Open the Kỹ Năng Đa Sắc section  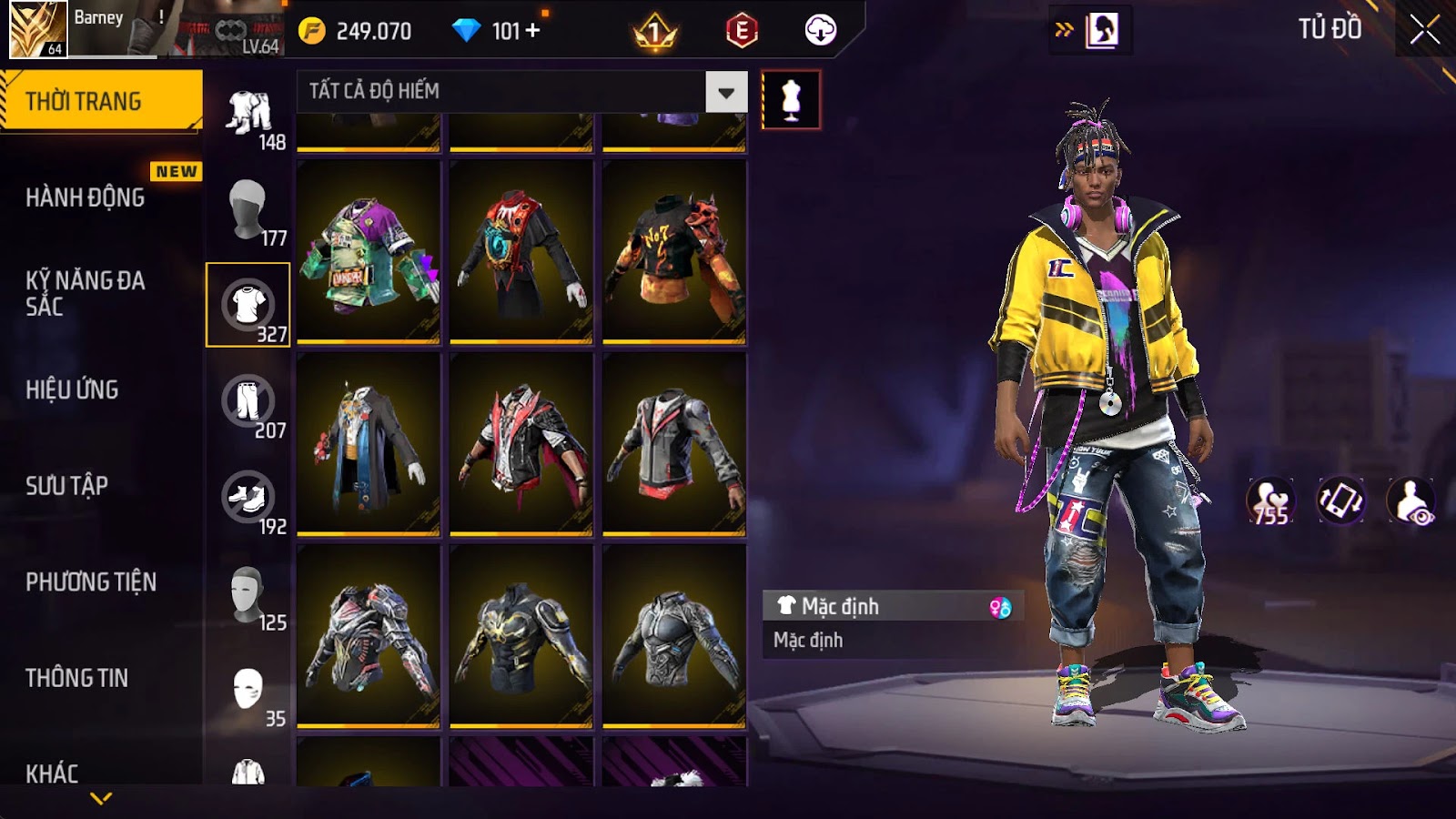click(x=86, y=293)
